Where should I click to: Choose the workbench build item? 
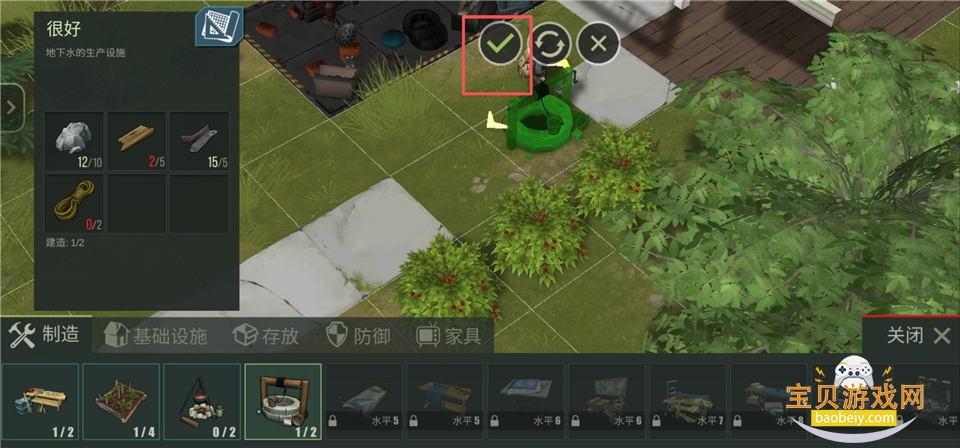point(39,401)
